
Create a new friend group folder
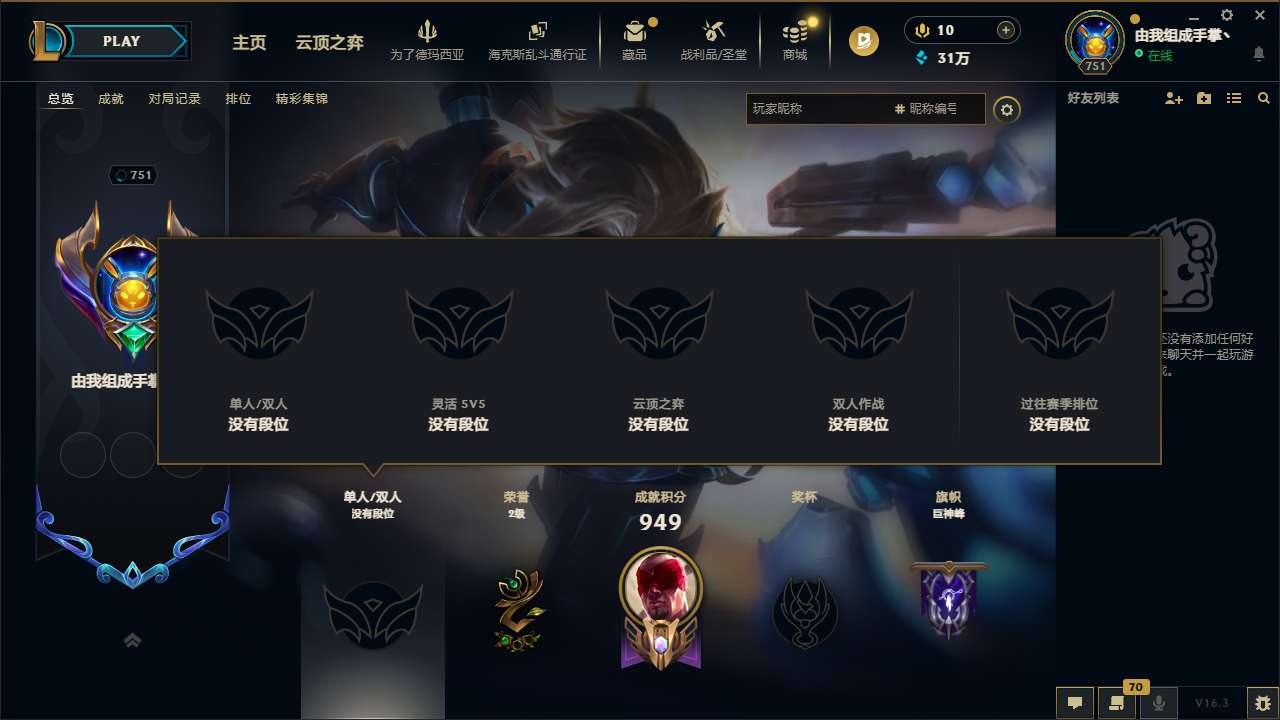coord(1203,97)
